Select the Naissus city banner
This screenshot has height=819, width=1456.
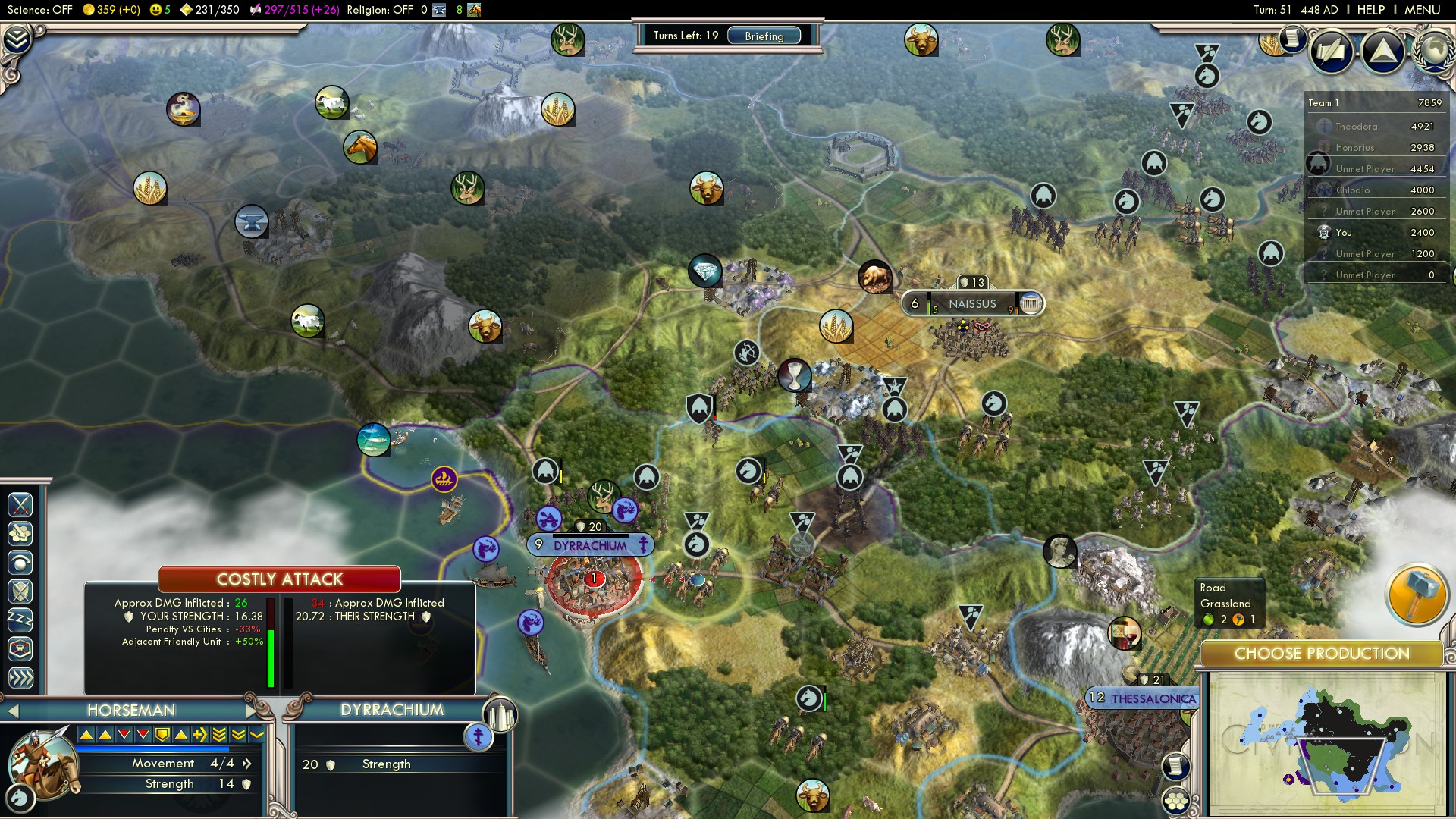972,304
